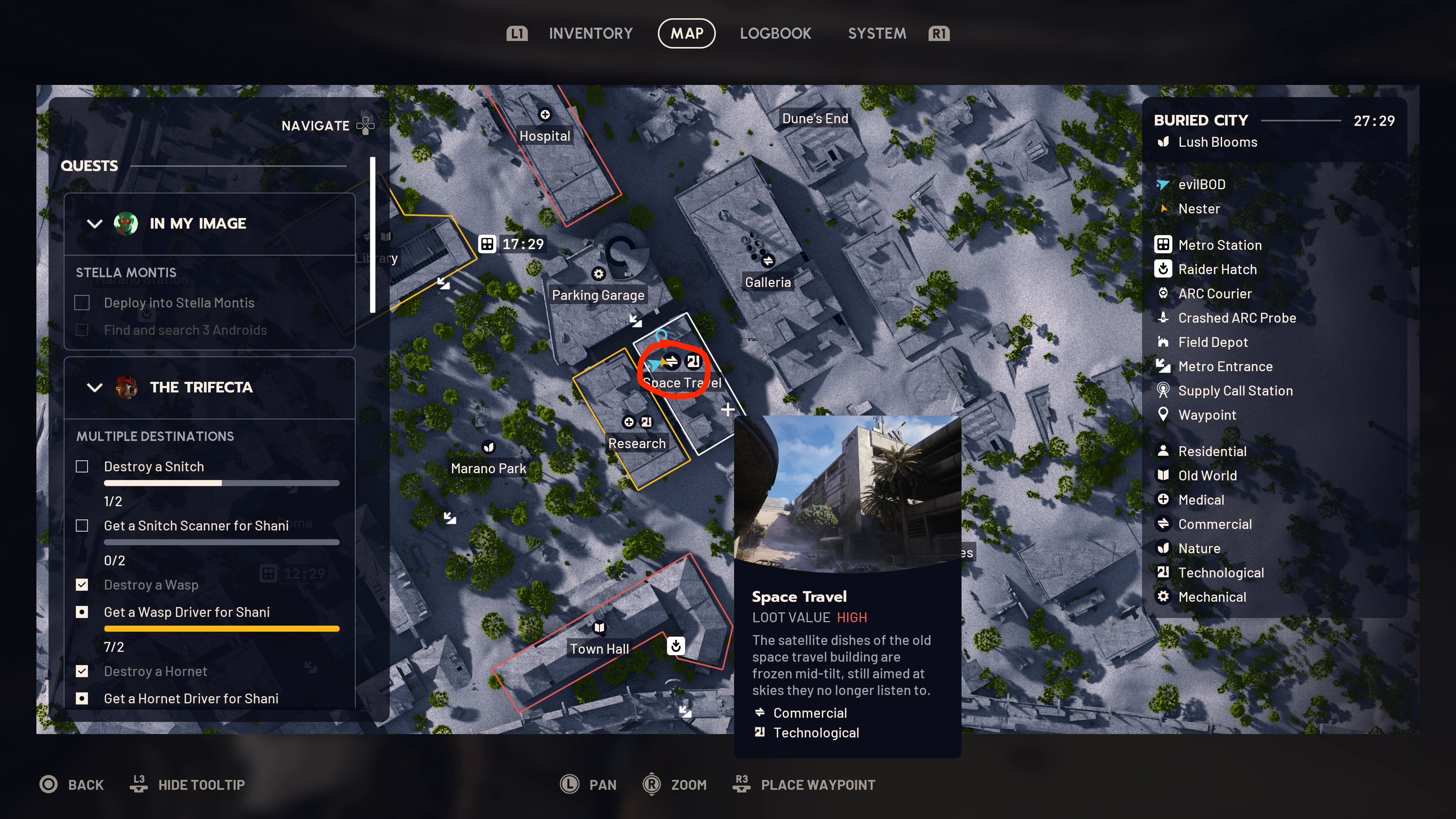Choose Get a Wasp Driver for Shani objective
The image size is (1456, 819).
[x=187, y=612]
